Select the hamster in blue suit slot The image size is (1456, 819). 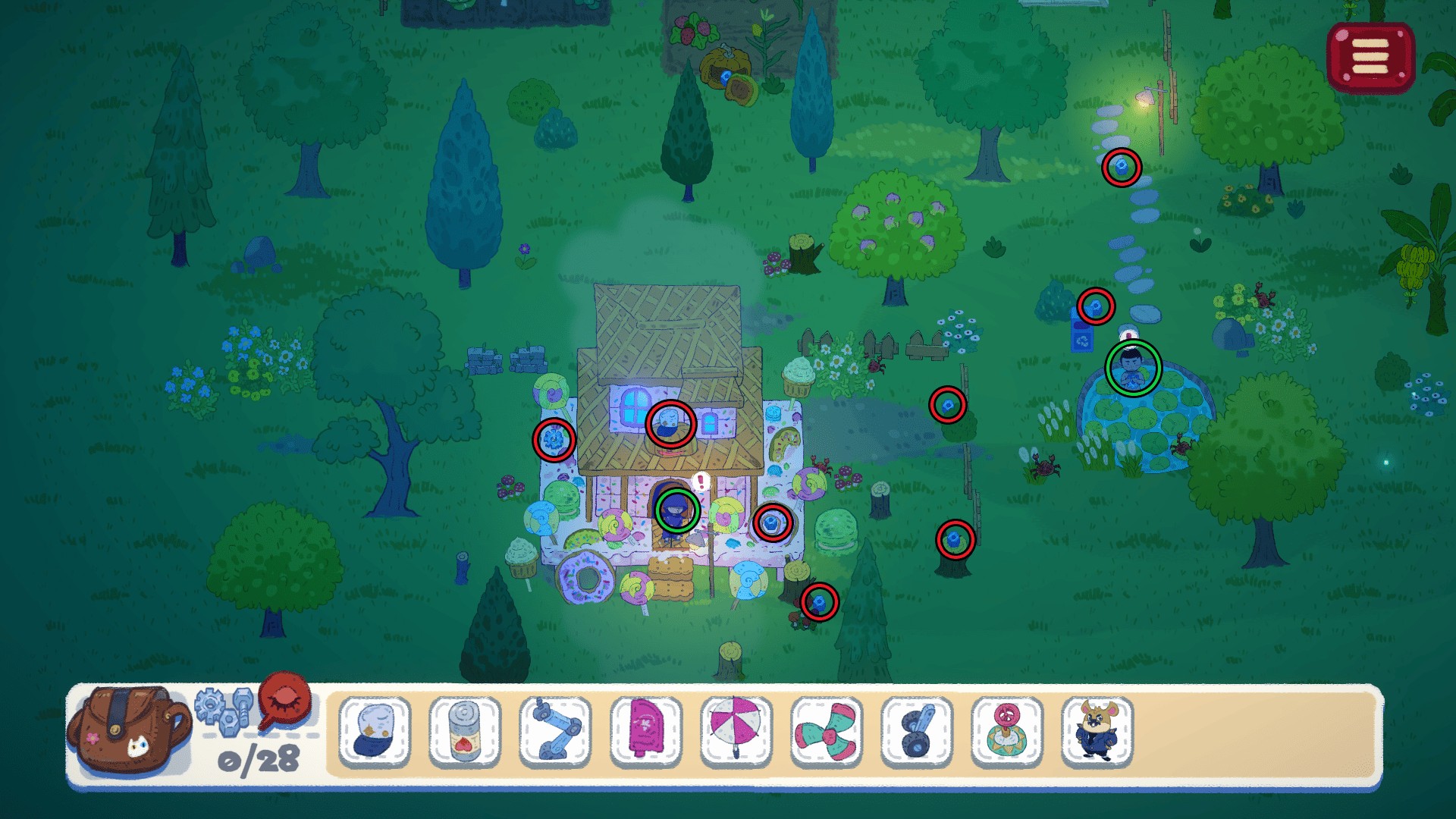click(1097, 731)
